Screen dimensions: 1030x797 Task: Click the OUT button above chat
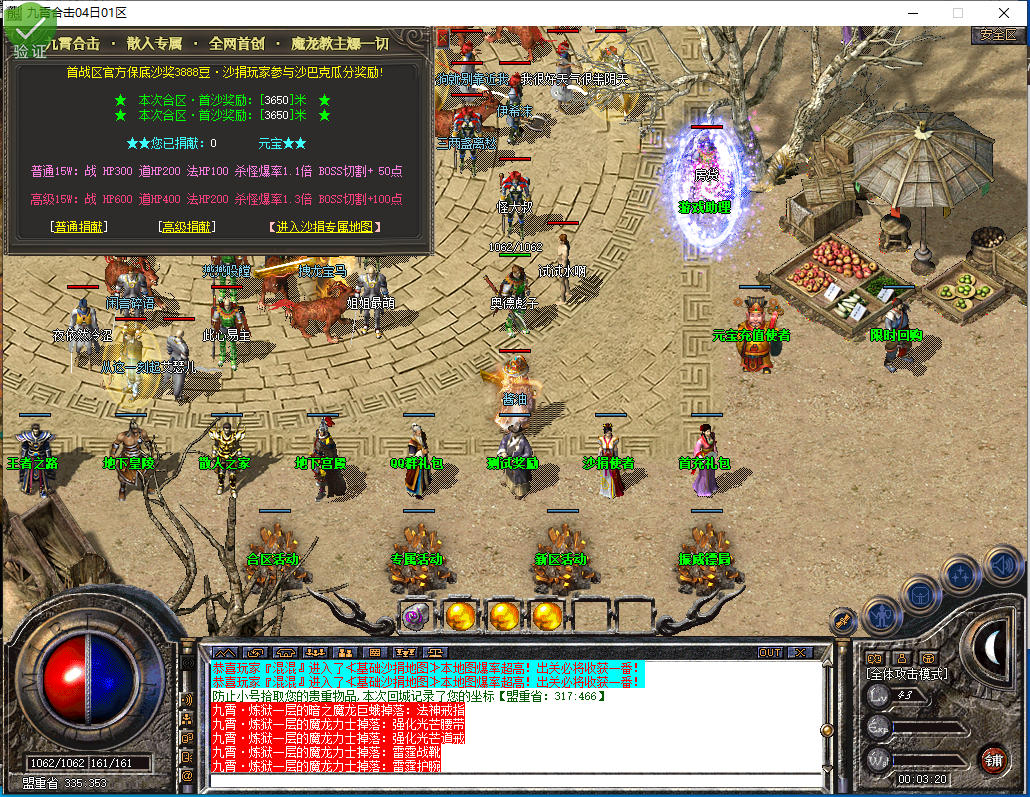(x=770, y=652)
